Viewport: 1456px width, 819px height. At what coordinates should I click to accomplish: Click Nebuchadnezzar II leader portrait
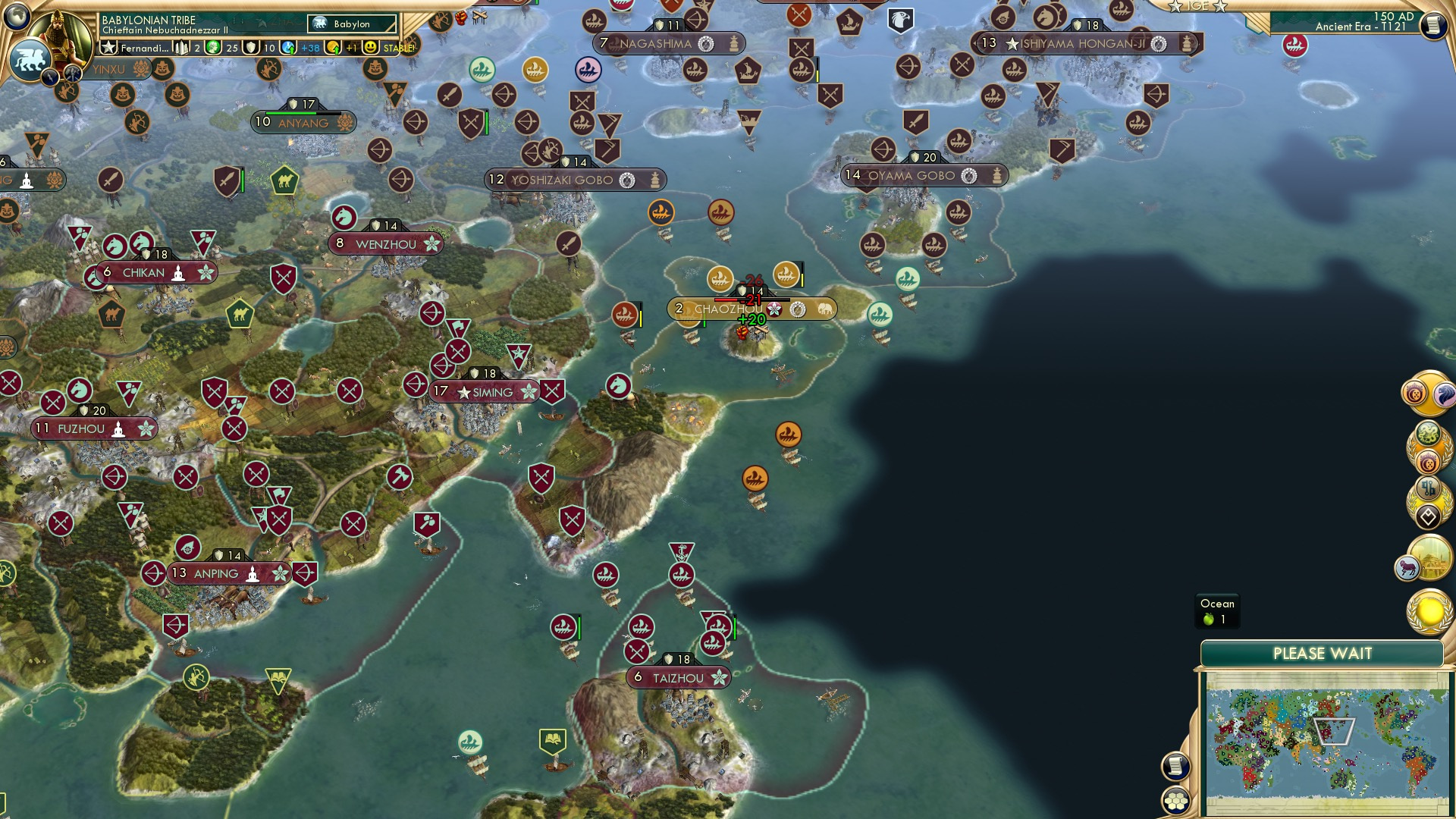[61, 38]
